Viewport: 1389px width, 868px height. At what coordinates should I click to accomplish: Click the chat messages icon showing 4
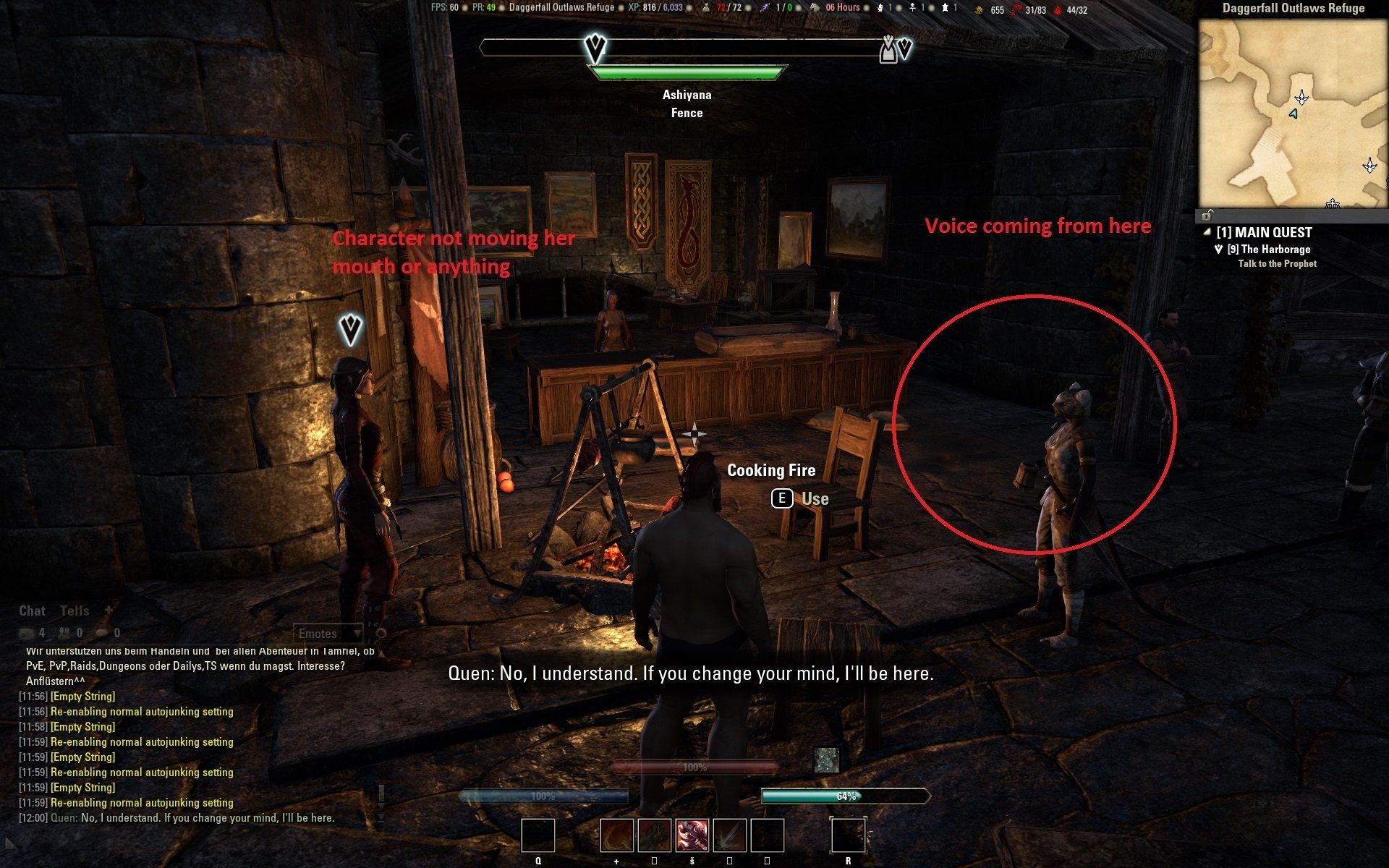[25, 632]
